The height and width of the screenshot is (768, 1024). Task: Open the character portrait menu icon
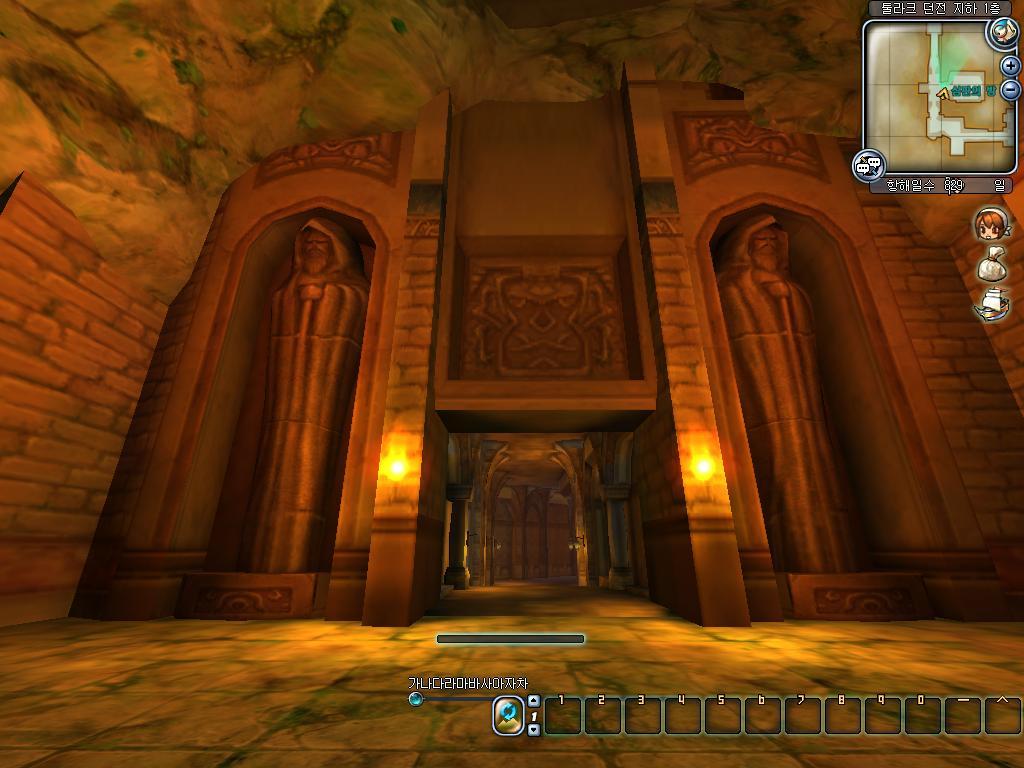991,224
